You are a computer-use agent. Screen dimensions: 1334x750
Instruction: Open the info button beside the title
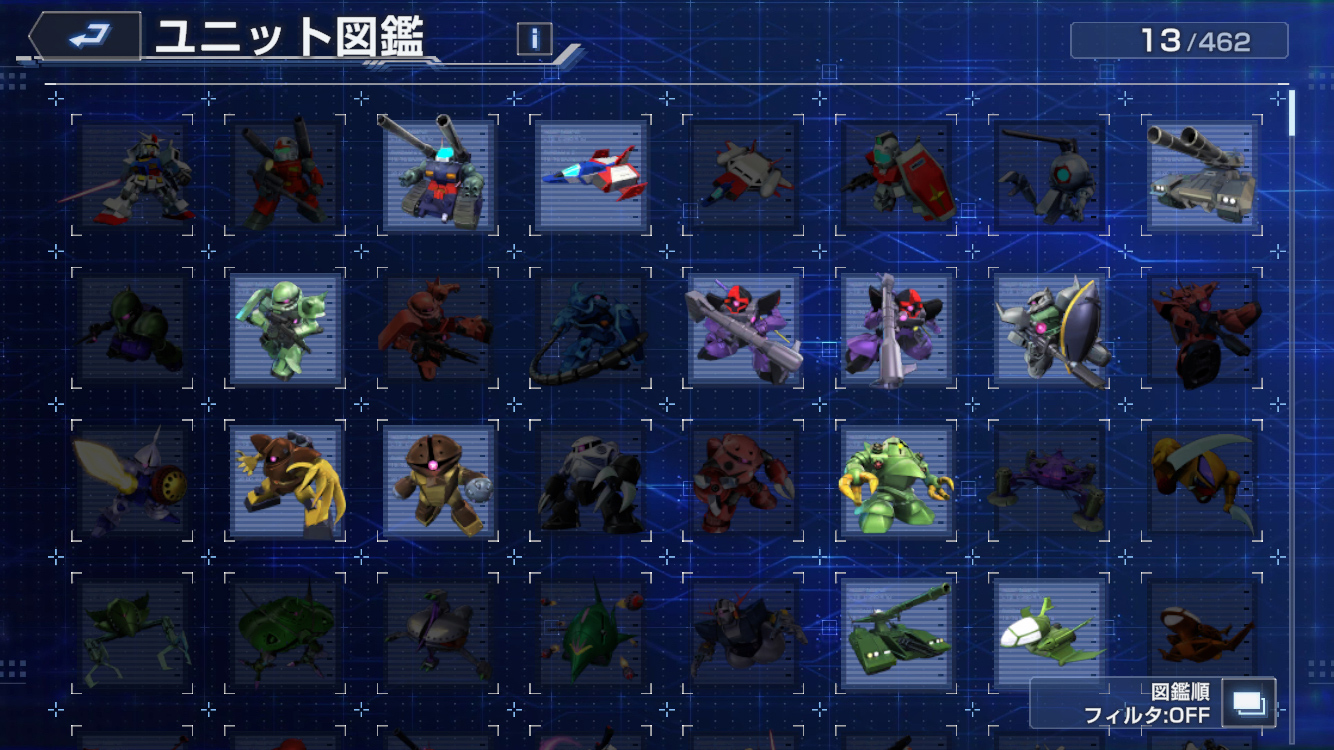(535, 39)
